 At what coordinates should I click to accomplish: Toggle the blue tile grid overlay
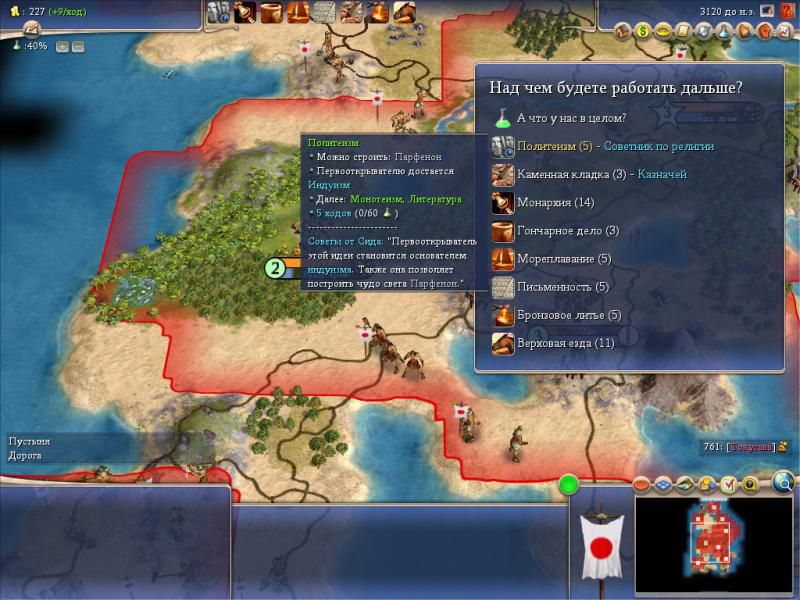(x=663, y=485)
